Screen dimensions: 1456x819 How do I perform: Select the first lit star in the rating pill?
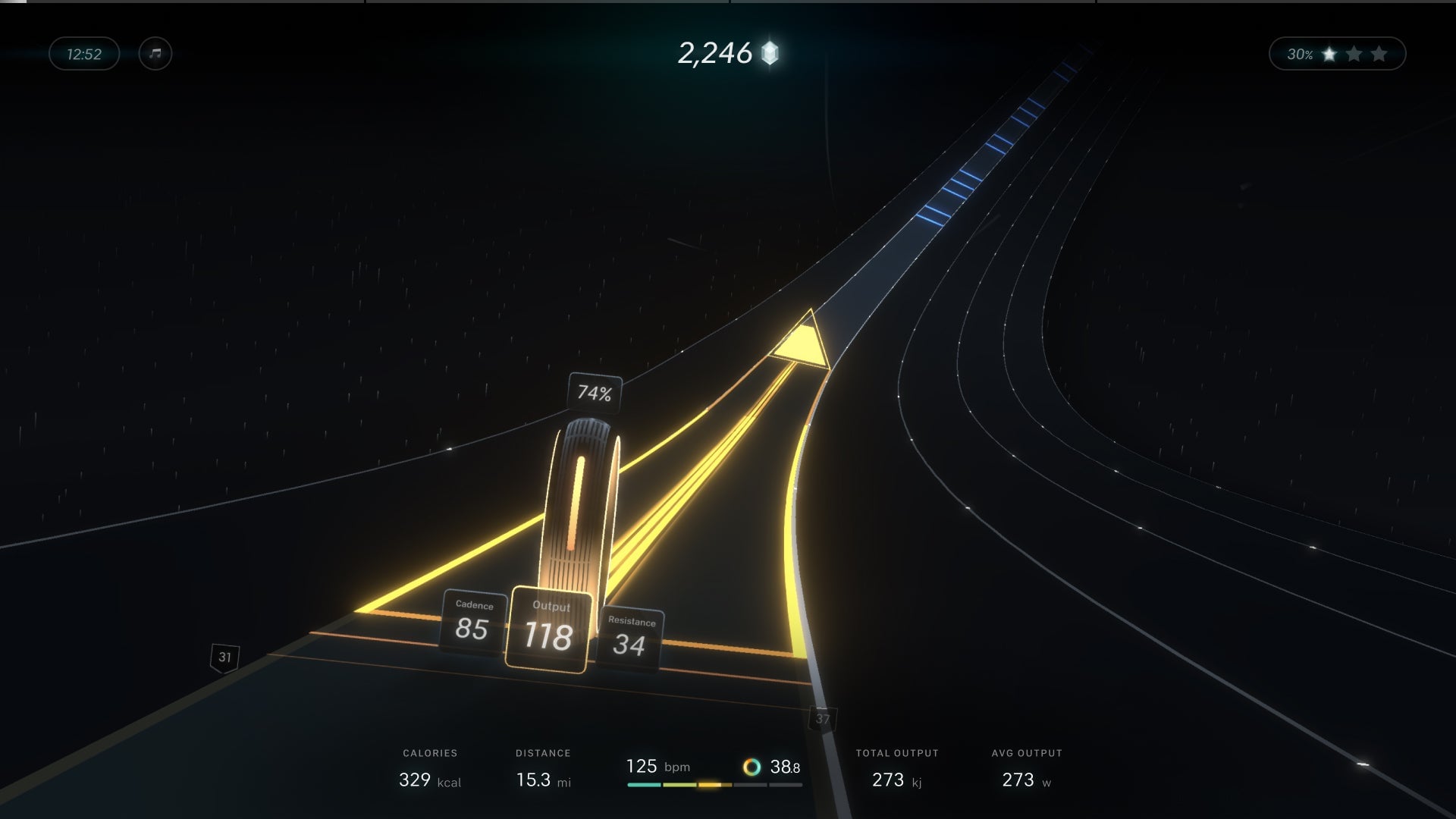click(1329, 54)
